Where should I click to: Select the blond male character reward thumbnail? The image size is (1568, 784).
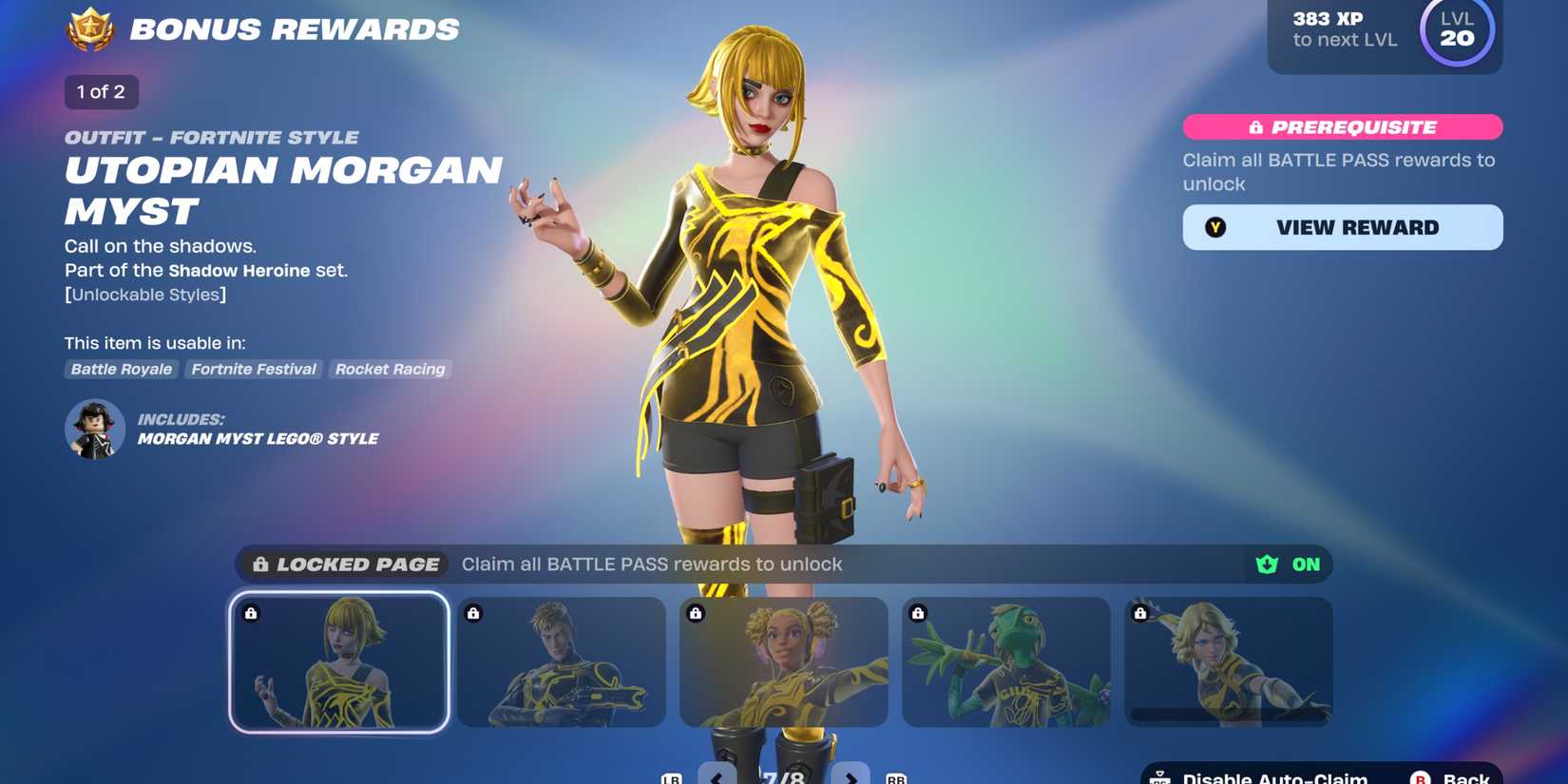(561, 660)
